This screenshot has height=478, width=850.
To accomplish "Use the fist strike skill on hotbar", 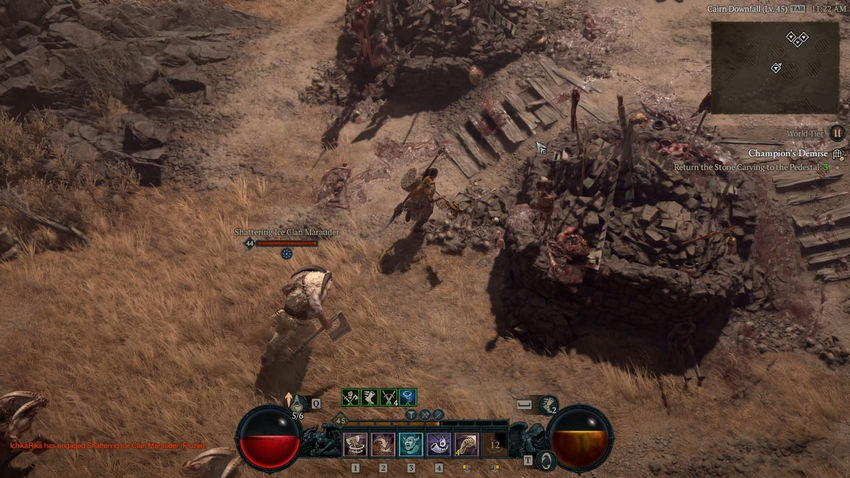I will tap(466, 444).
